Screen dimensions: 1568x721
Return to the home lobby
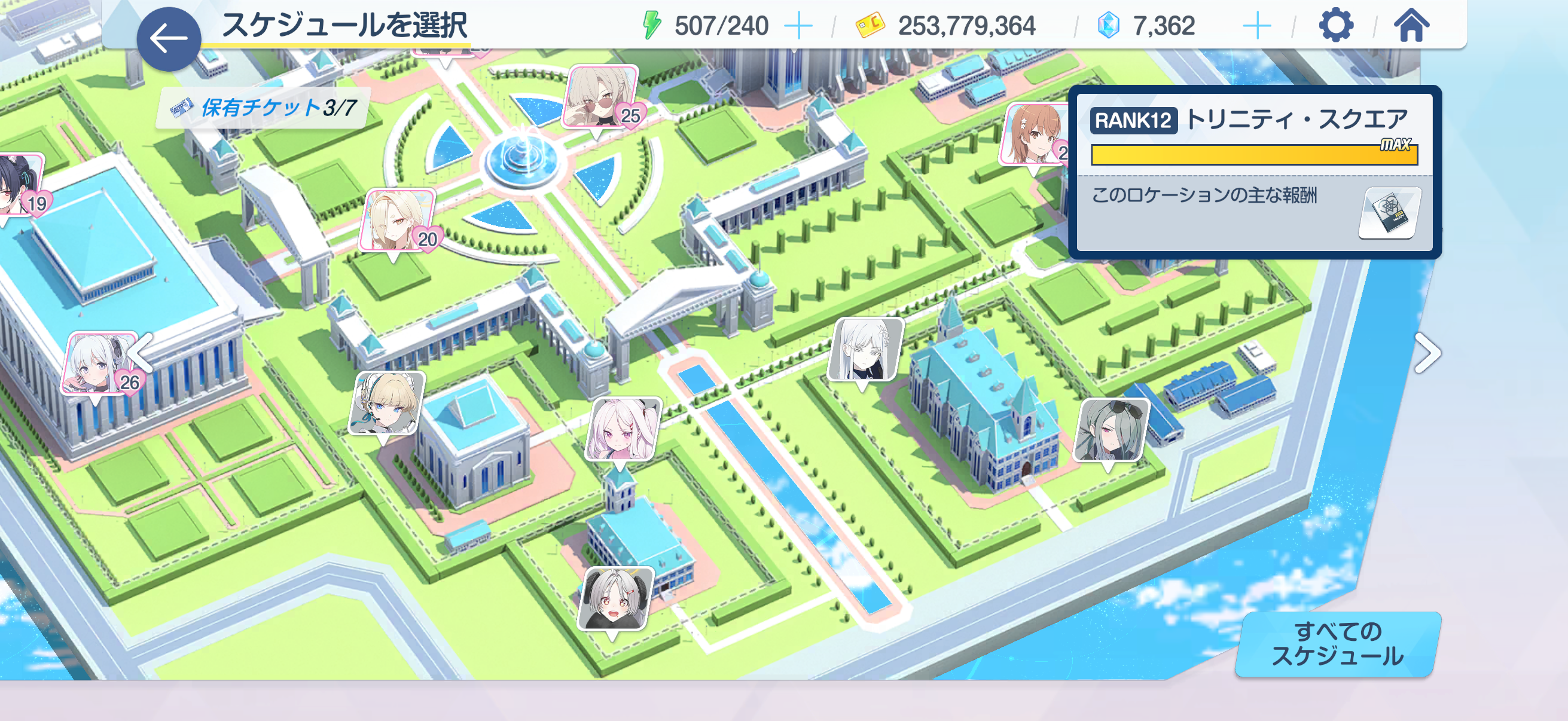(1411, 26)
